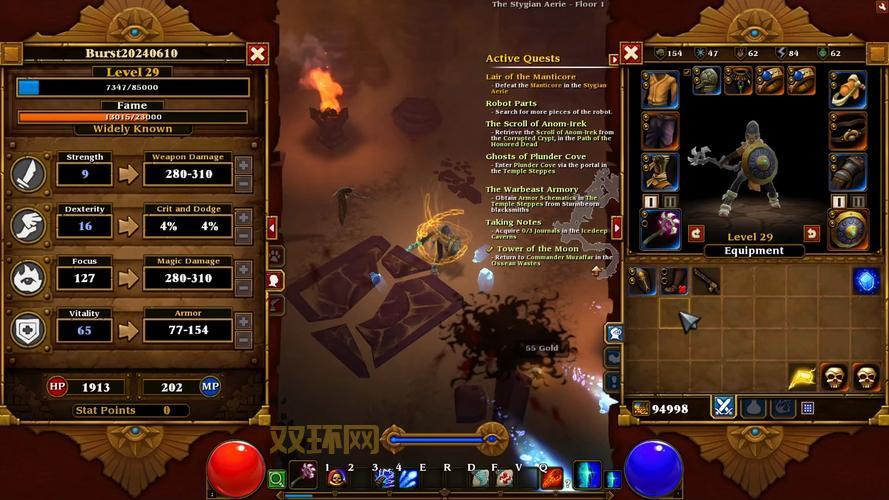Activate the skull skill in hotbar slot 1
The width and height of the screenshot is (889, 500).
[x=336, y=478]
